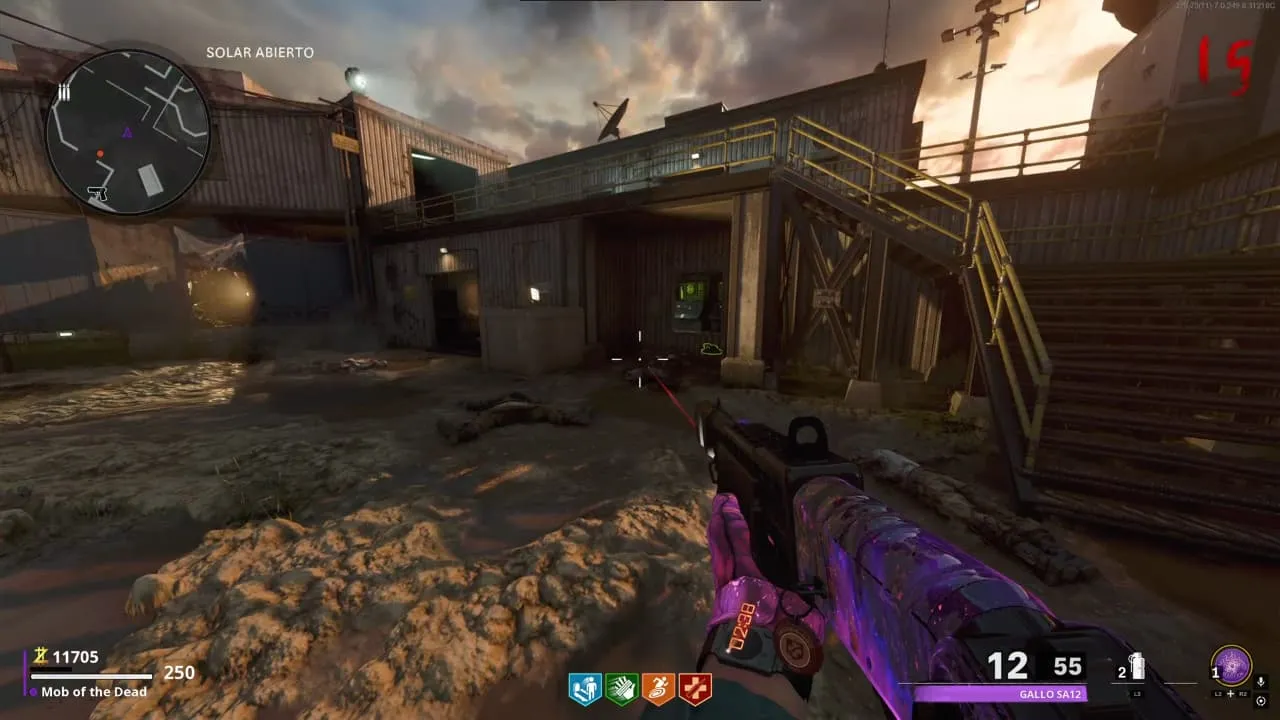Select the red Jugger-Nog cross perk icon
1280x720 pixels.
[695, 688]
